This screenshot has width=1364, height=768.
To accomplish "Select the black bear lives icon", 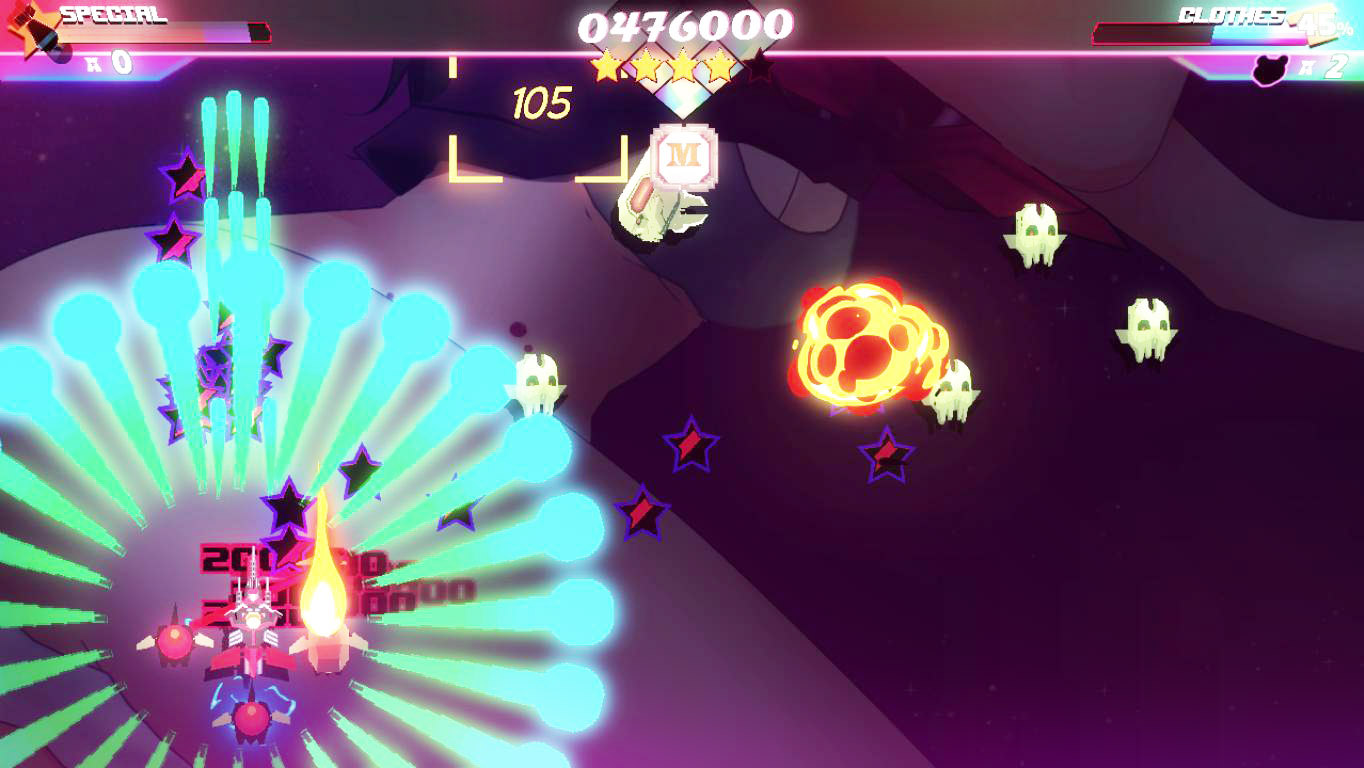I will pos(1270,68).
